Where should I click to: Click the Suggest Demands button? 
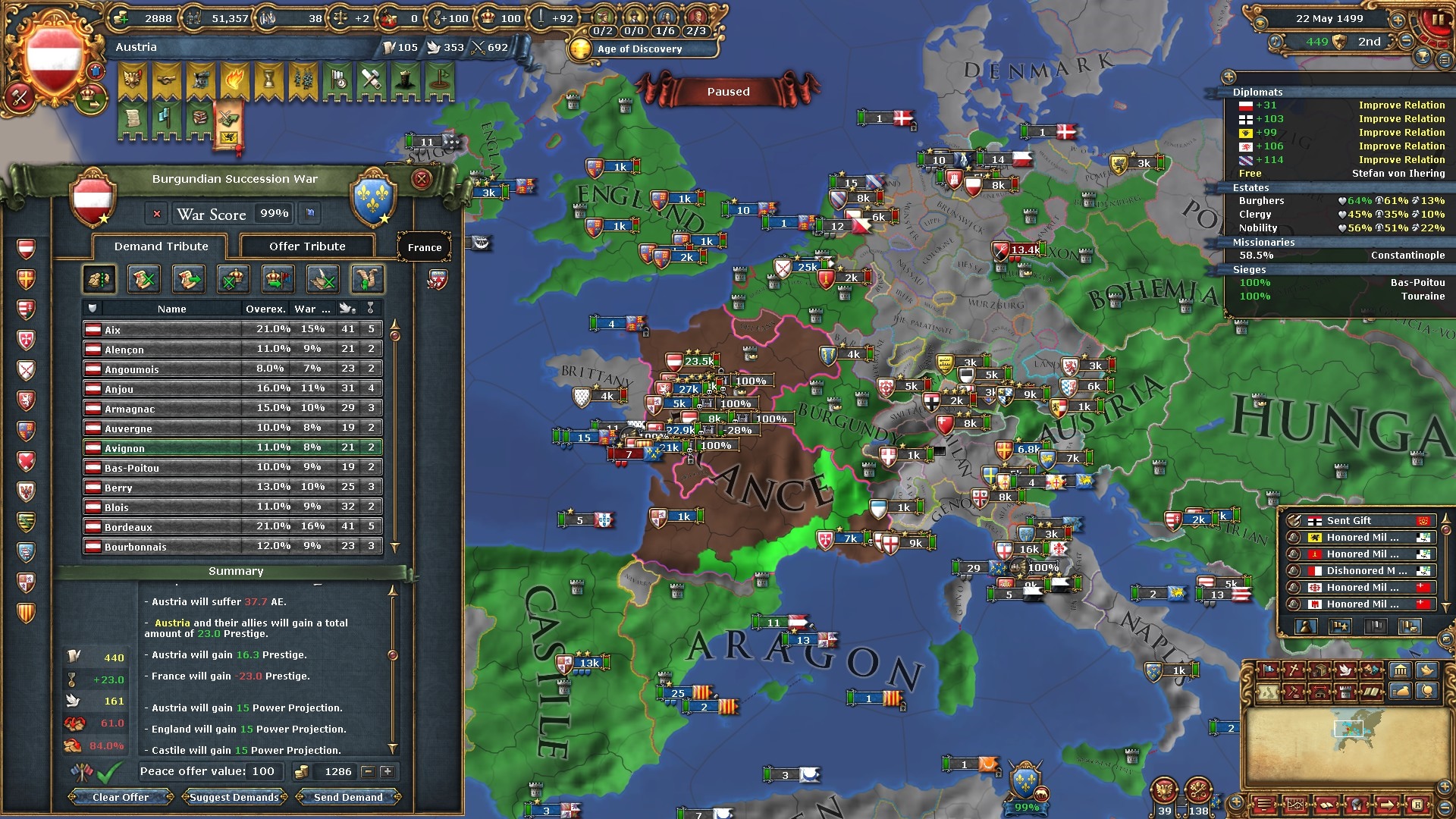click(x=234, y=797)
